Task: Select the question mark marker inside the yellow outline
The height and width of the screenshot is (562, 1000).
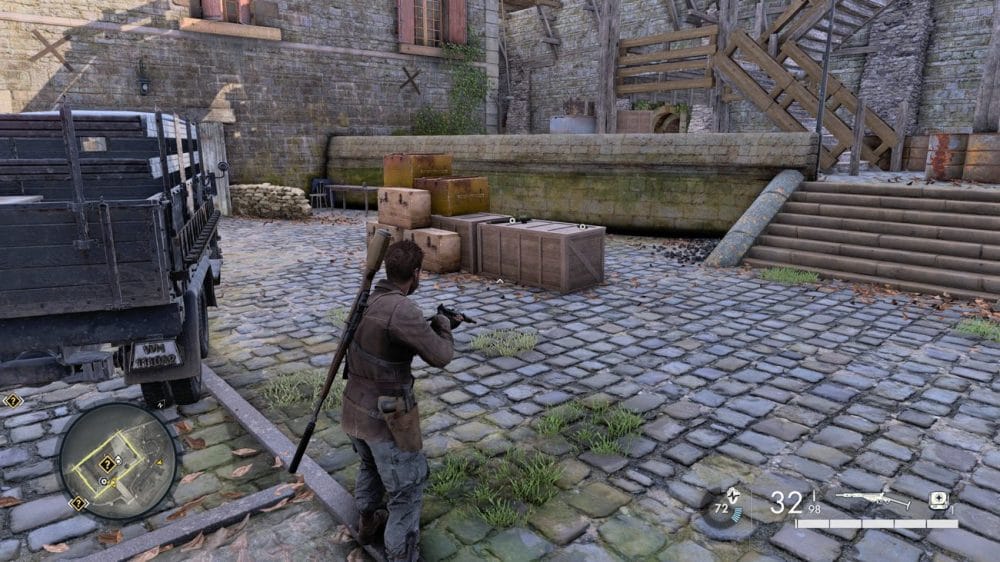Action: pyautogui.click(x=107, y=463)
